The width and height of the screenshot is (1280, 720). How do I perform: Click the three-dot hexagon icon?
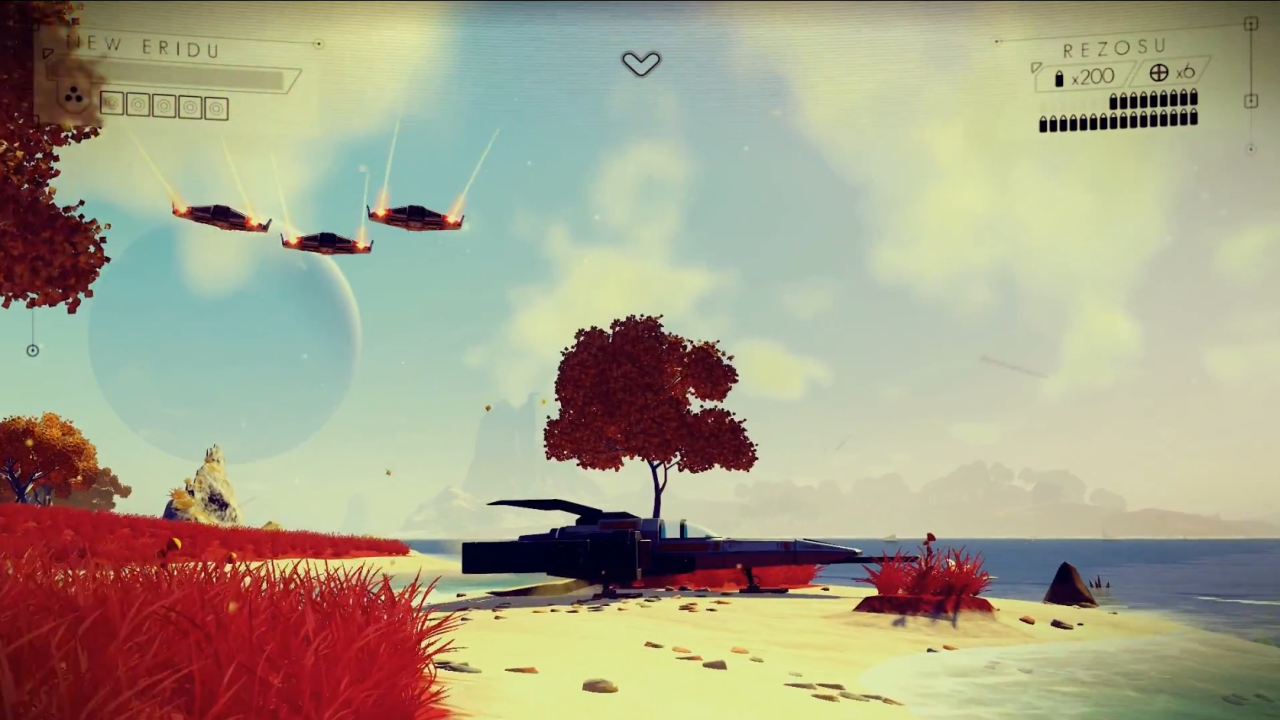(73, 97)
